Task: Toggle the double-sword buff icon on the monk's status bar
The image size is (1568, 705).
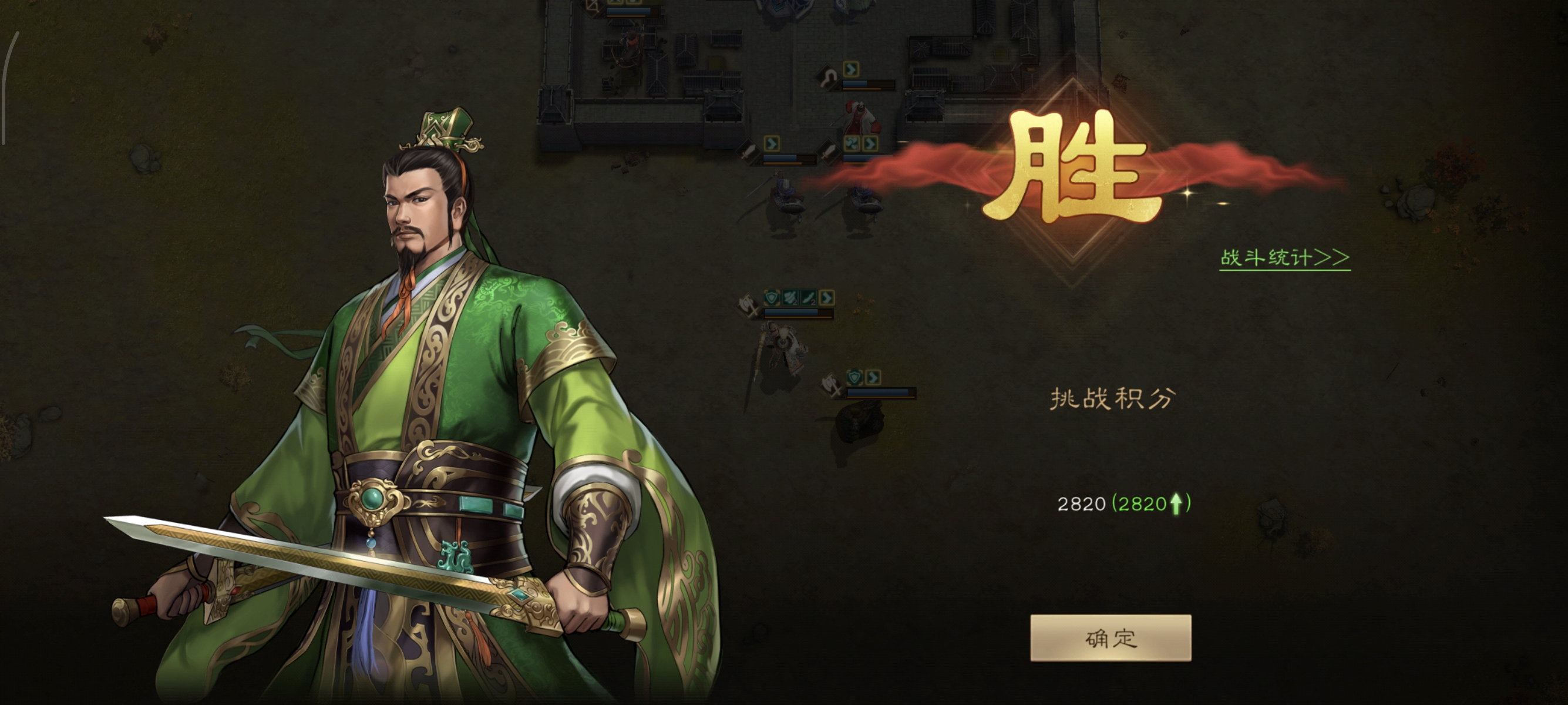Action: pos(789,298)
